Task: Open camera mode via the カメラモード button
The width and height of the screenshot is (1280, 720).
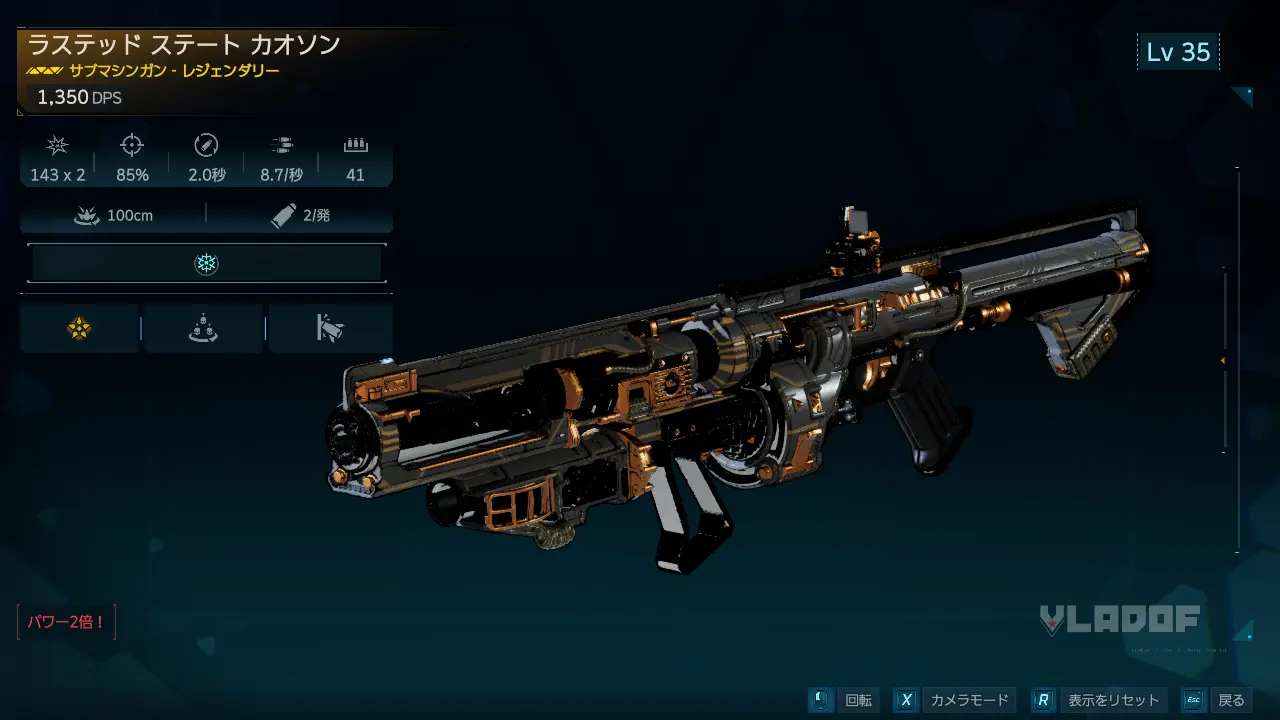Action: tap(953, 700)
